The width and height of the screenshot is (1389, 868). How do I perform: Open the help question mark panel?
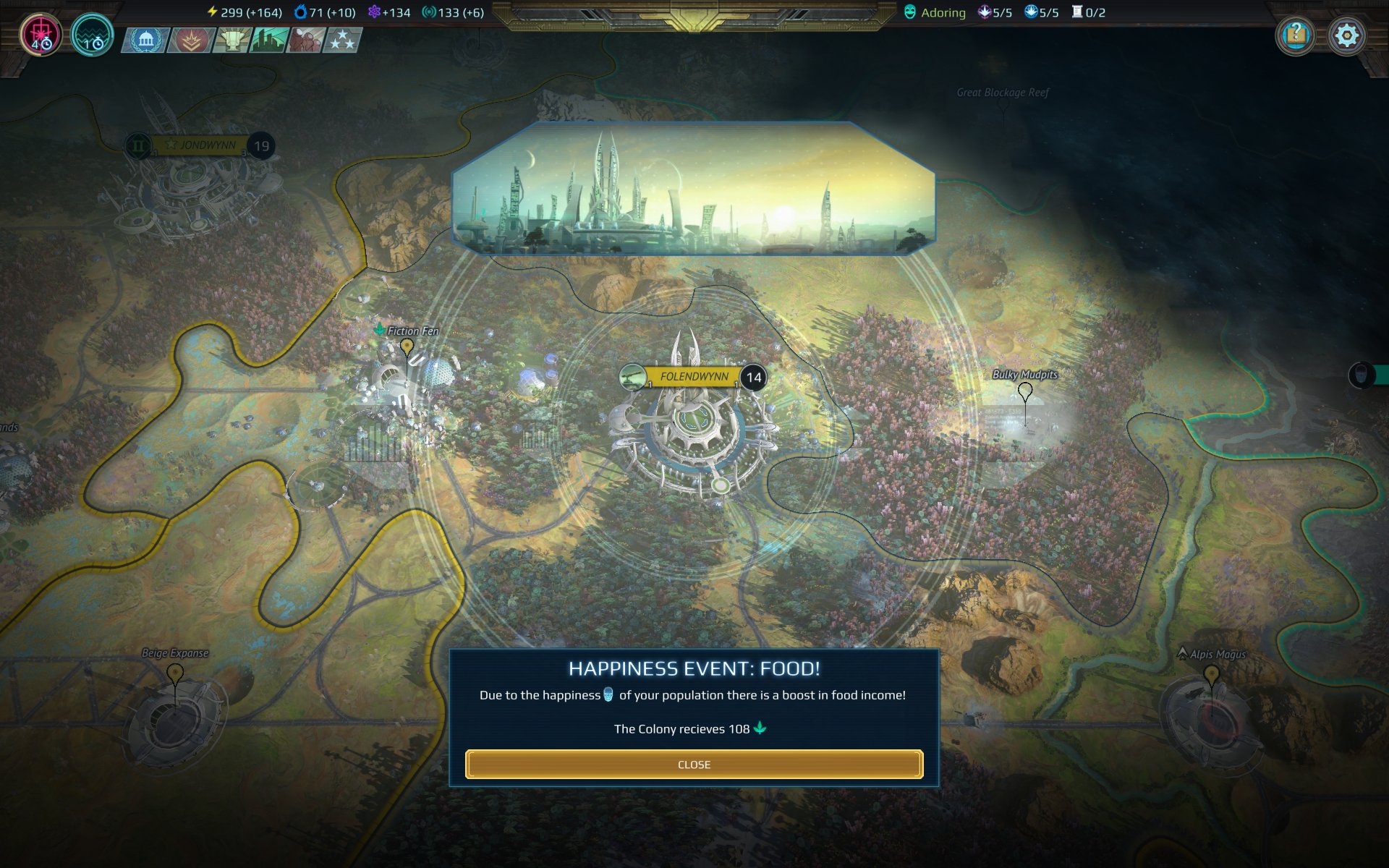(x=1296, y=34)
